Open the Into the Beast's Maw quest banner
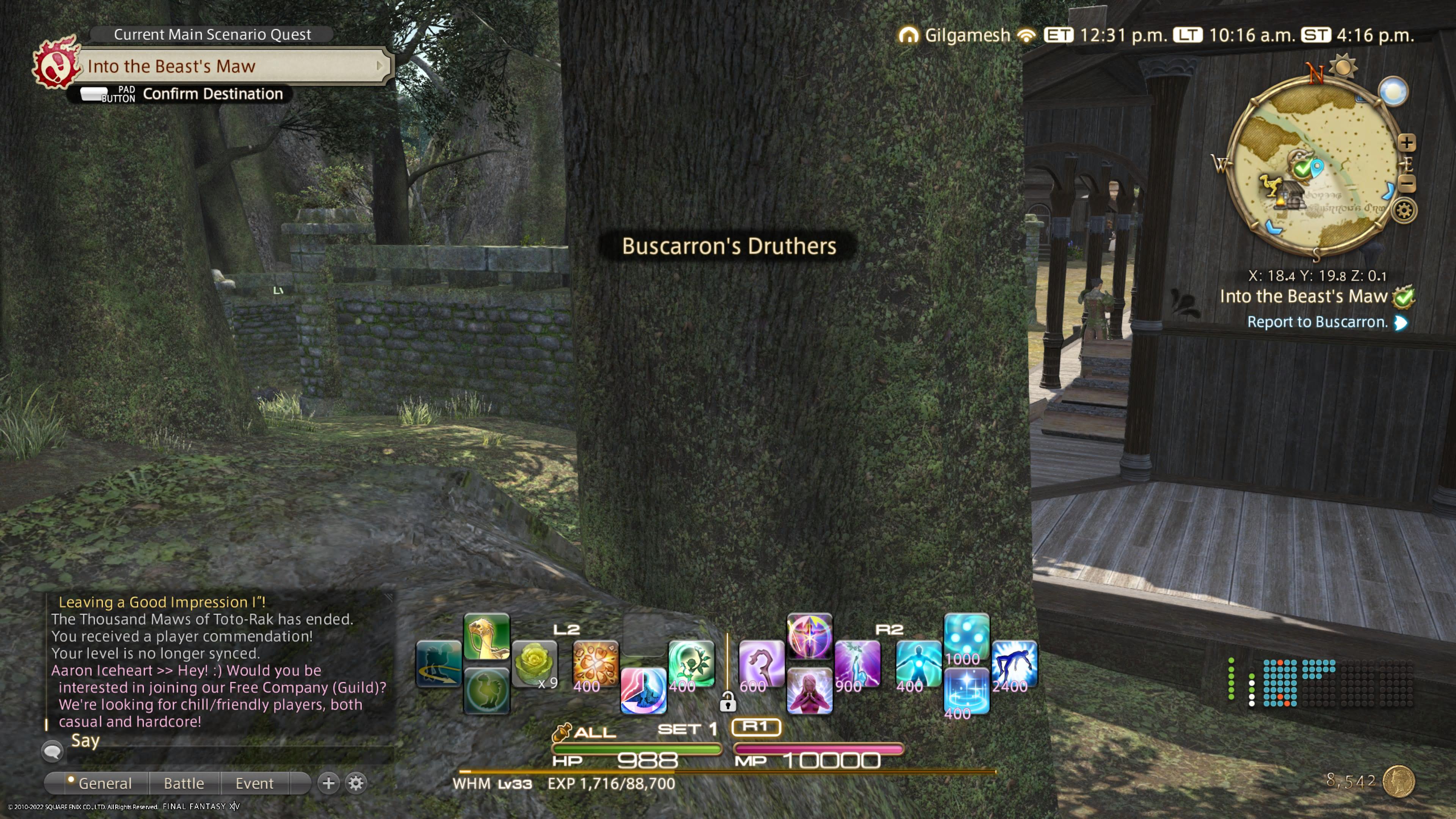 click(x=232, y=66)
